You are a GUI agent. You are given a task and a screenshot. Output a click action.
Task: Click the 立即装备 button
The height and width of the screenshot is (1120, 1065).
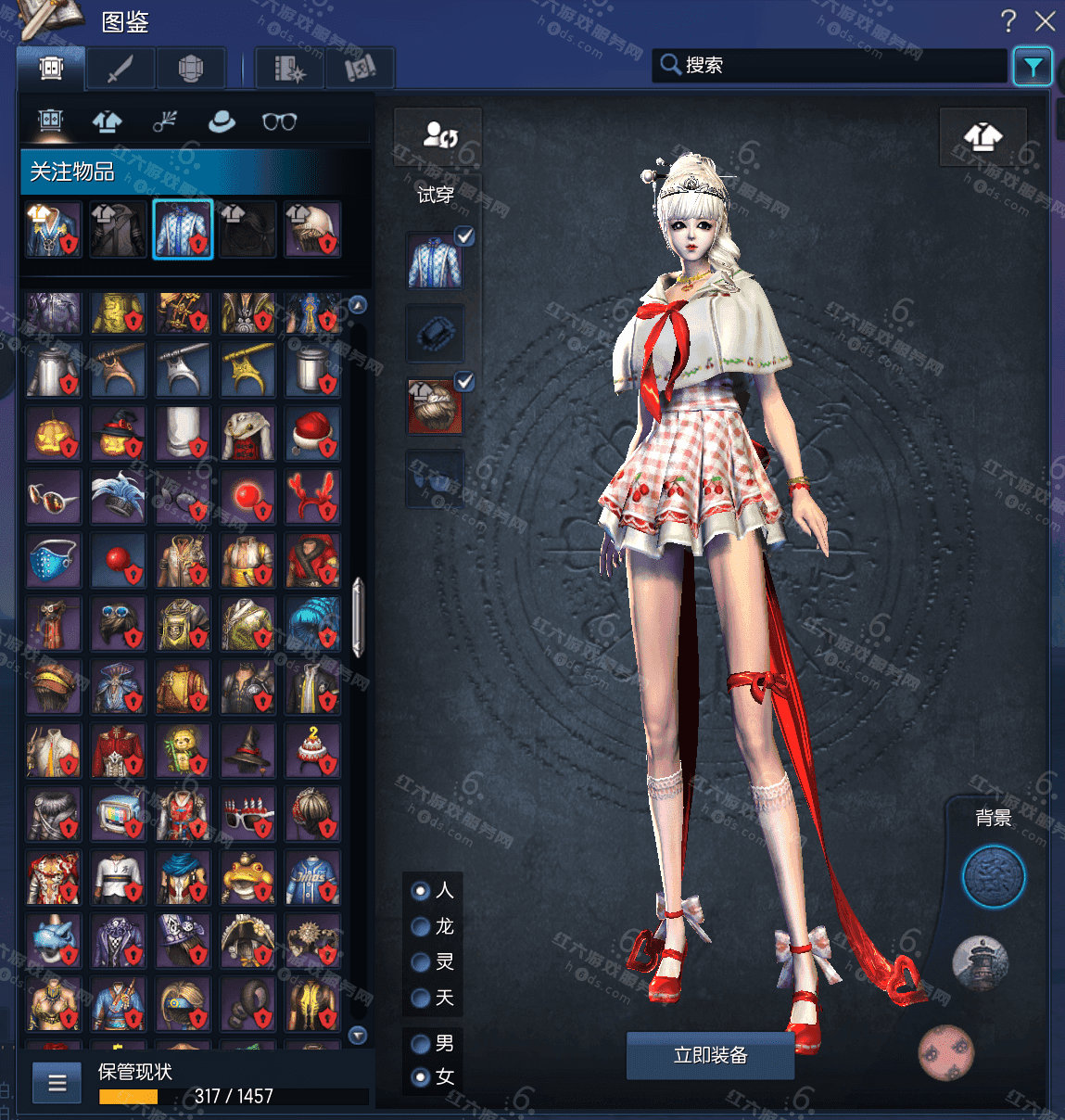710,1055
